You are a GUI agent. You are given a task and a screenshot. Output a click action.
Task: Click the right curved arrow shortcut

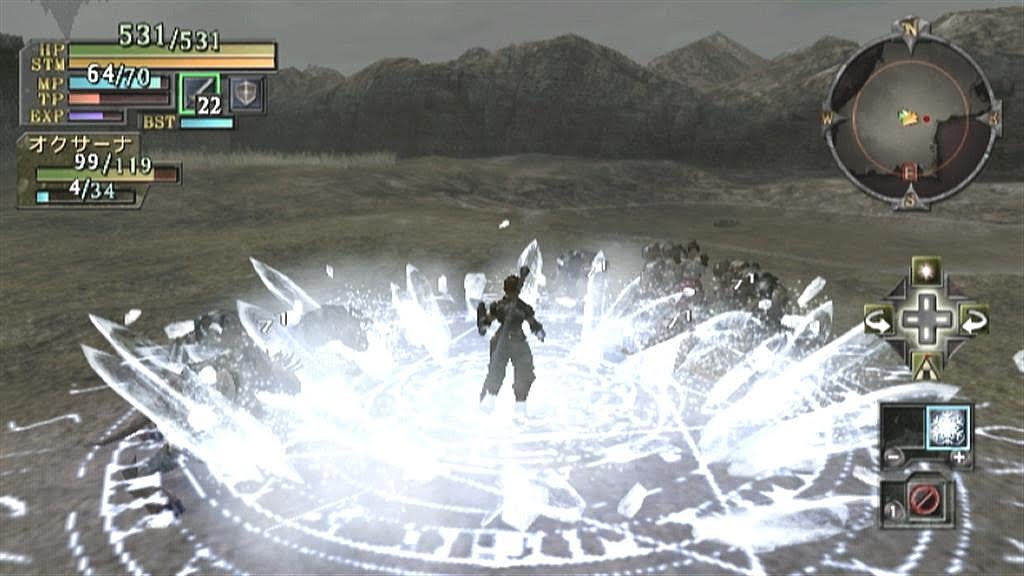(x=973, y=320)
